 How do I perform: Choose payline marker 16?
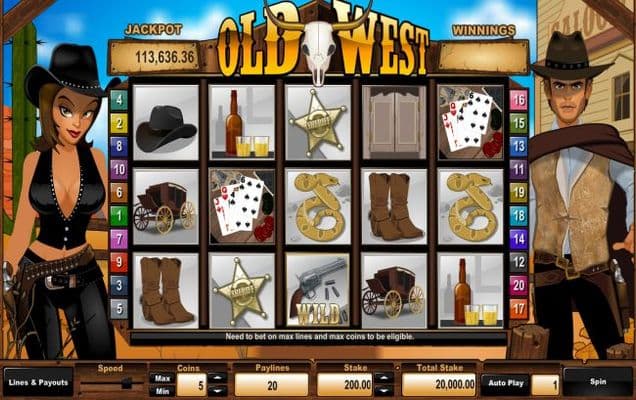point(518,100)
